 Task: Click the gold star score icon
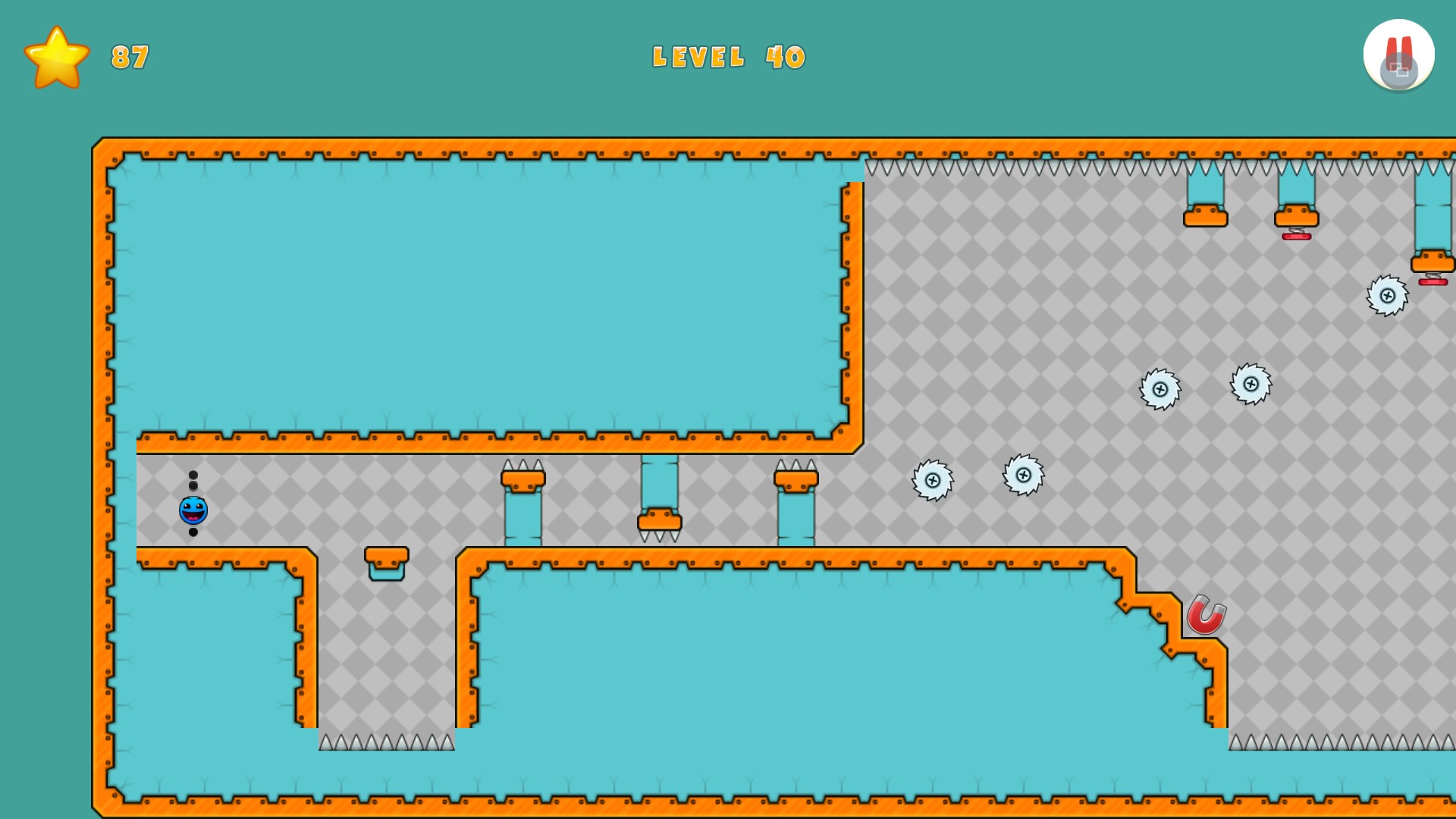coord(57,57)
